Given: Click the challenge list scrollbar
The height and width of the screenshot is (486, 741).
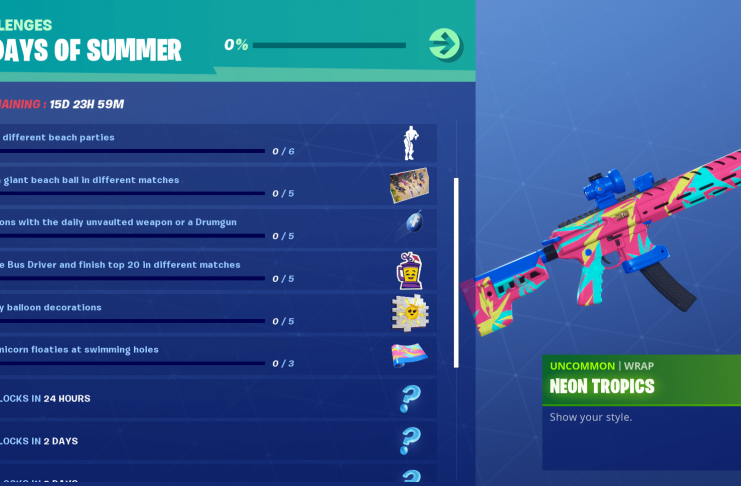Looking at the screenshot, I should [456, 273].
